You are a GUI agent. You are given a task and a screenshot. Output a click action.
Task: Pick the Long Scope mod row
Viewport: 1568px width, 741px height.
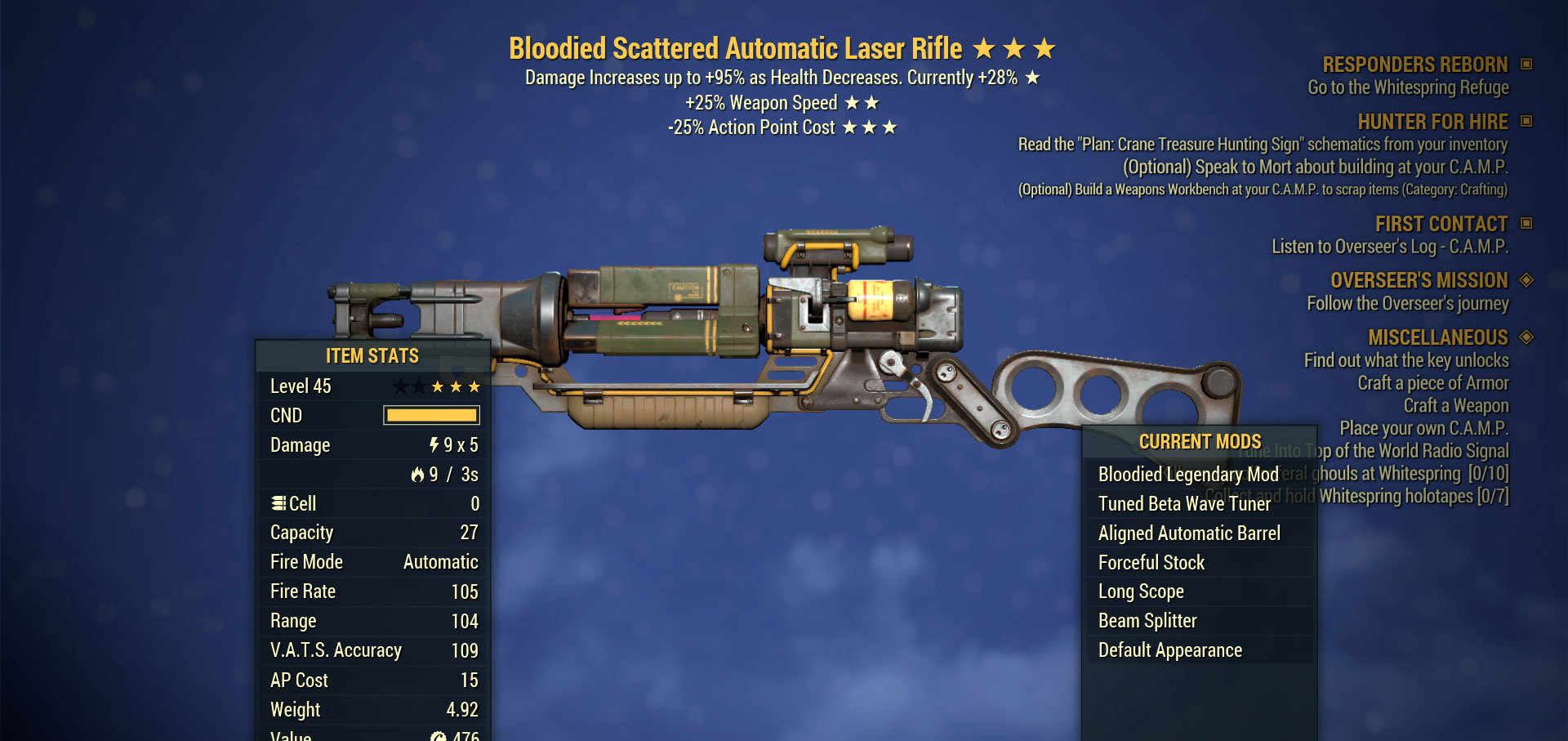(x=1141, y=591)
